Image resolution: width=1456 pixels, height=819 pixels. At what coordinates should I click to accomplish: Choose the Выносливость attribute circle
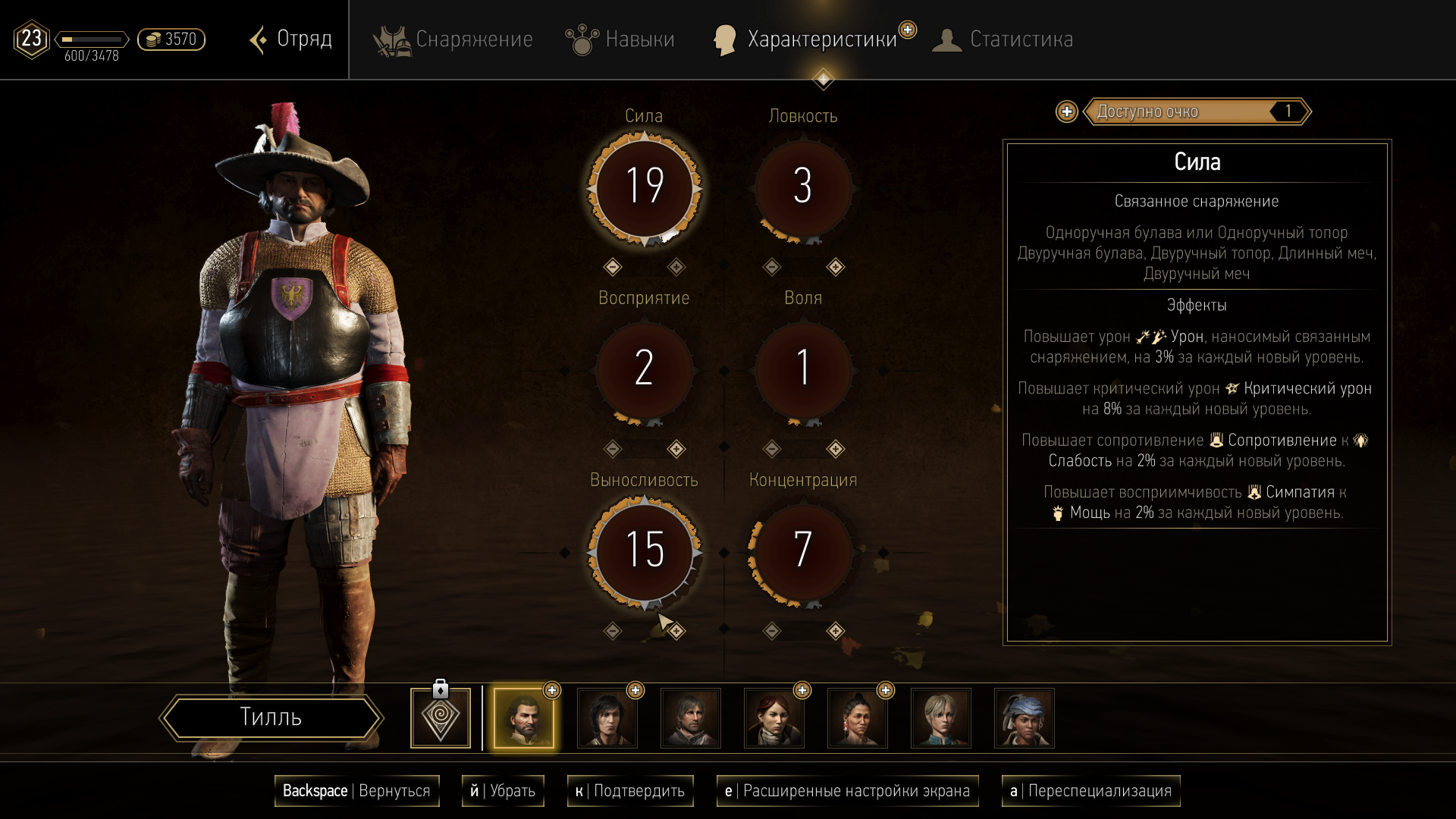[x=645, y=551]
